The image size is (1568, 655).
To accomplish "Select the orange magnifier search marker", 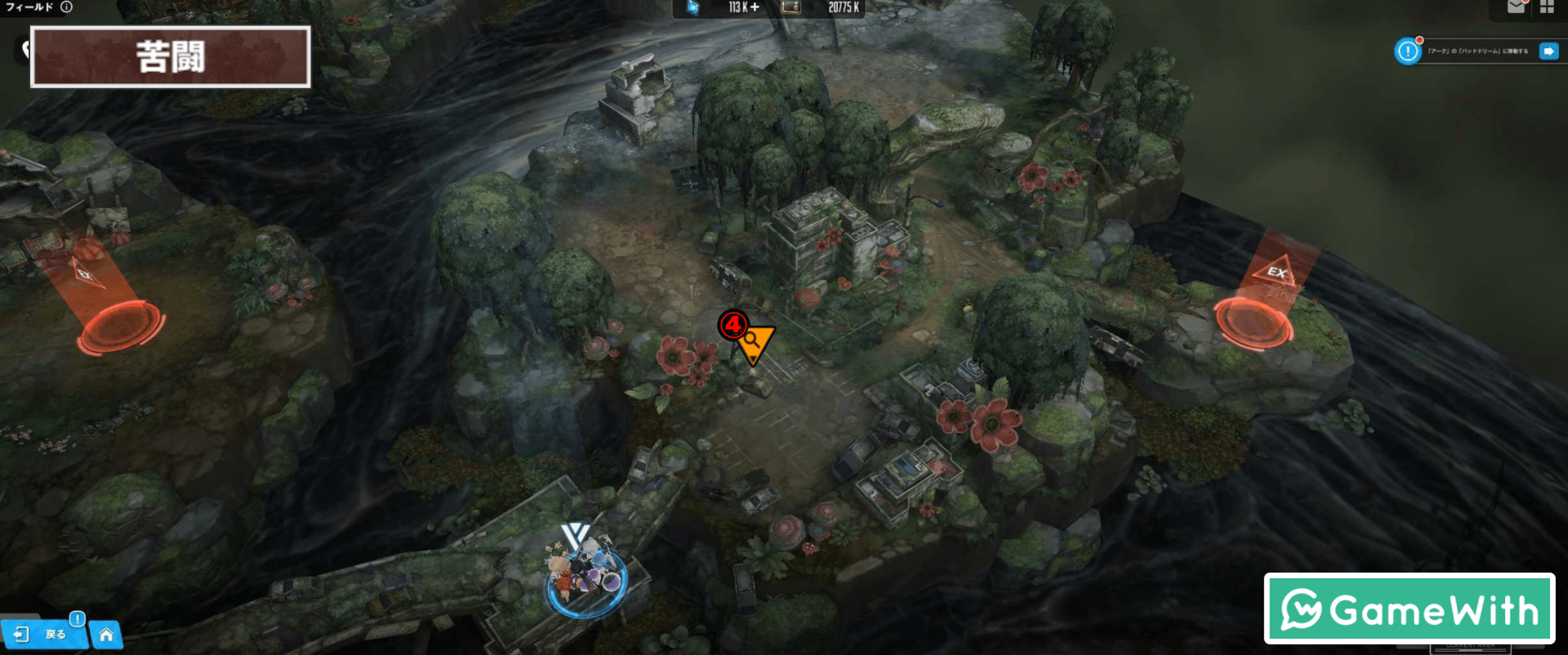I will (x=754, y=343).
